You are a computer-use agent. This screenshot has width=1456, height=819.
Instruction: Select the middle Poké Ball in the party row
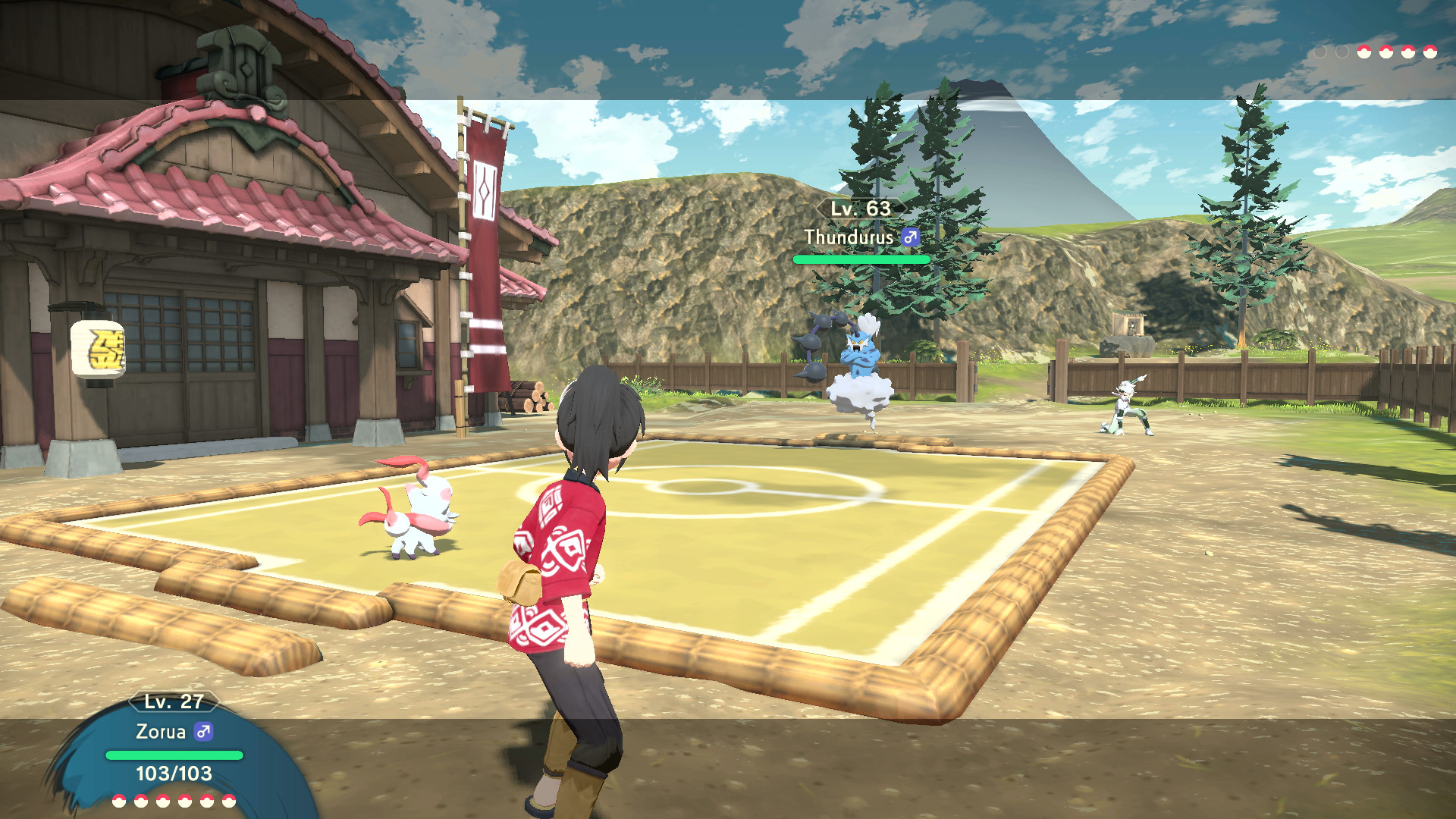coord(165,801)
